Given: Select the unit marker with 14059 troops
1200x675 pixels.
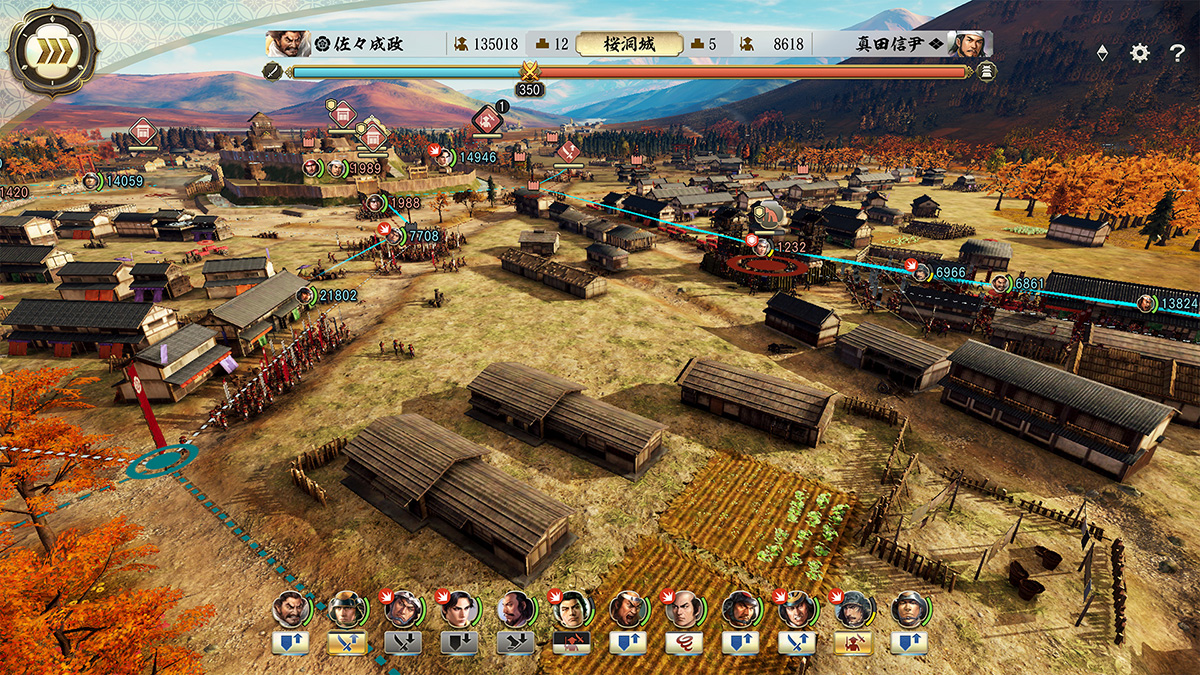Looking at the screenshot, I should click(x=92, y=181).
